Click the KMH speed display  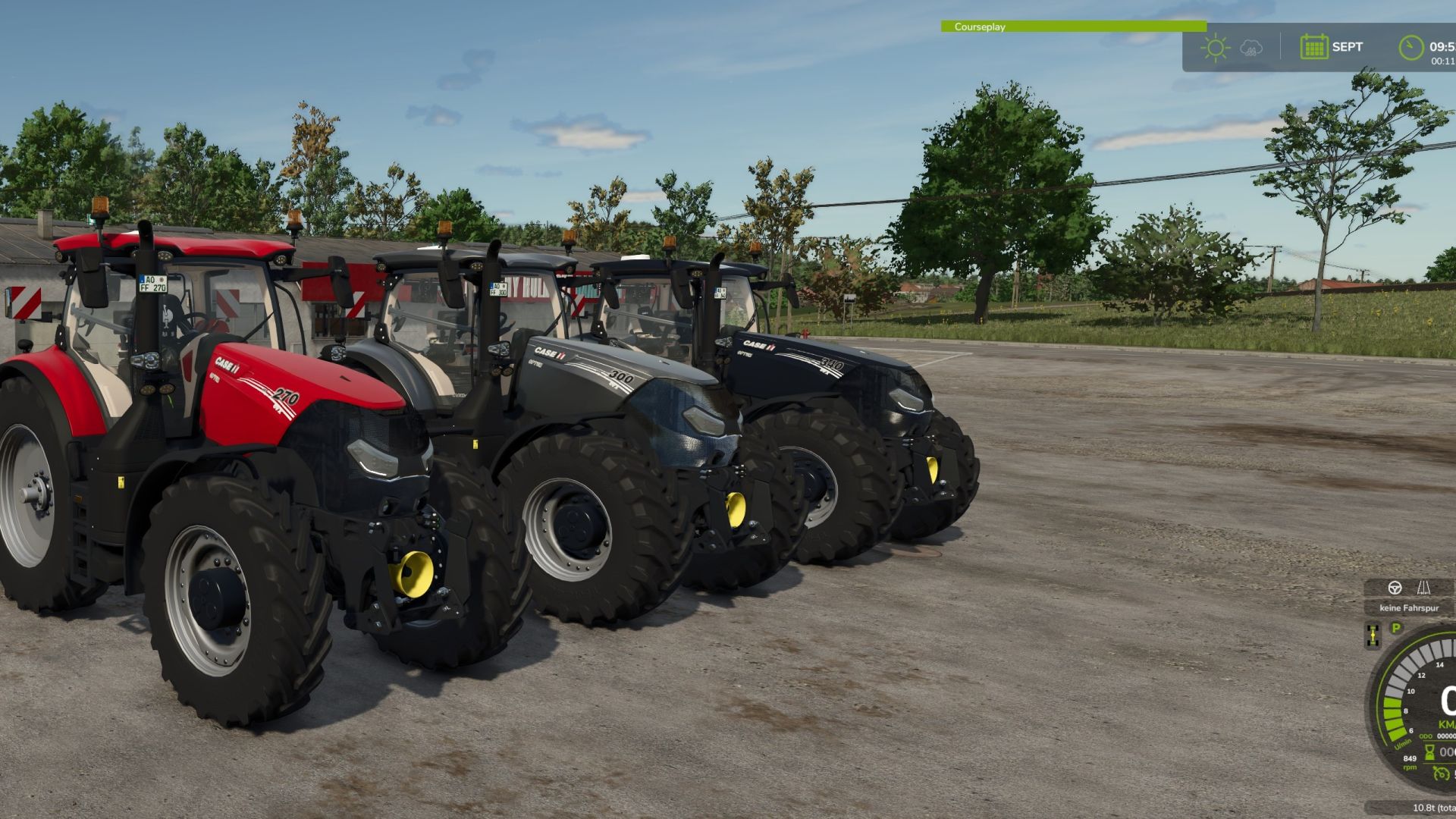coord(1445,724)
